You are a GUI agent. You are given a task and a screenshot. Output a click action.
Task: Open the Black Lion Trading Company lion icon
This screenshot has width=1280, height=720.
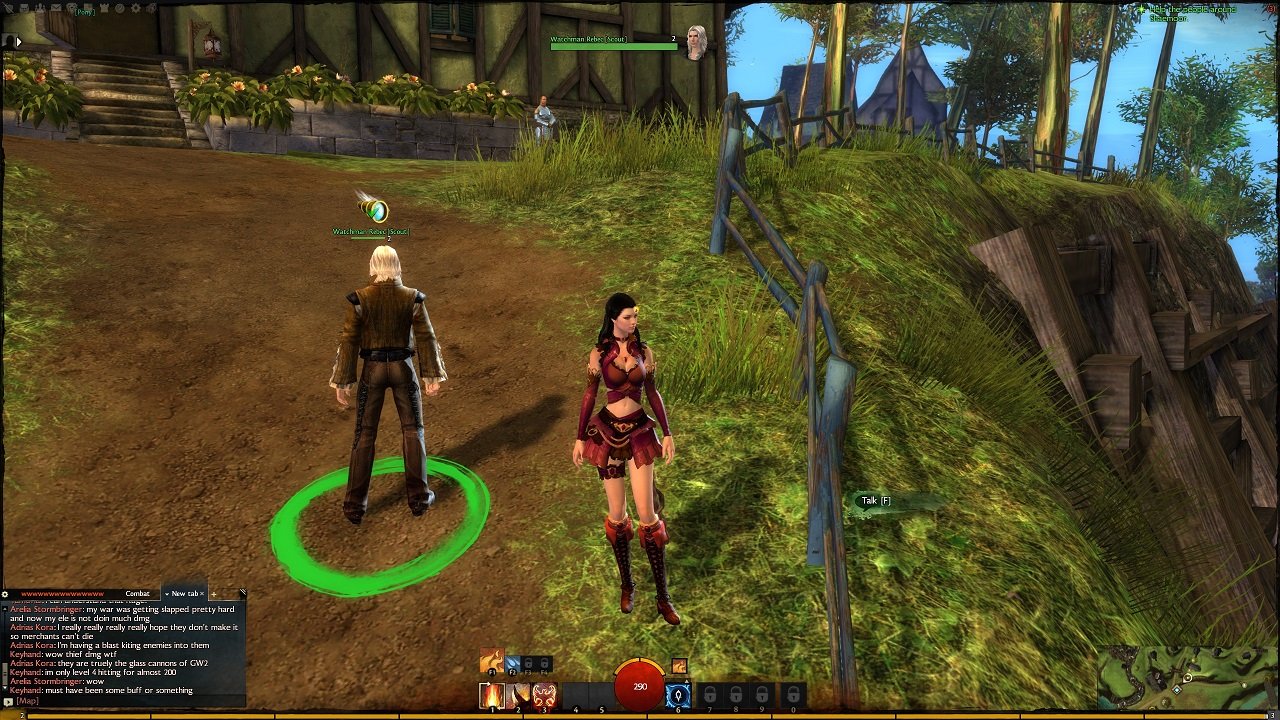[71, 7]
